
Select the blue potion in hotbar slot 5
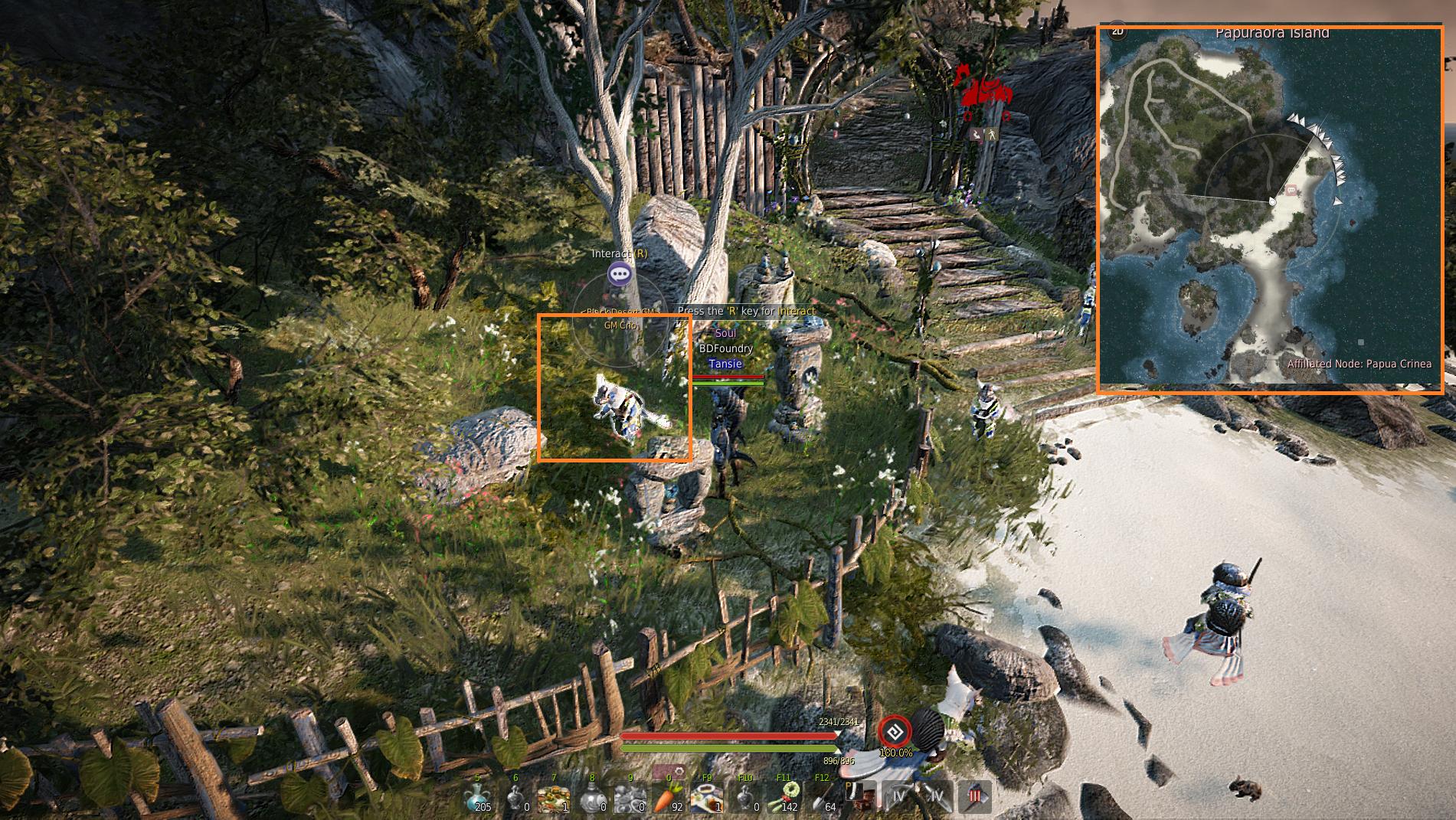[478, 797]
